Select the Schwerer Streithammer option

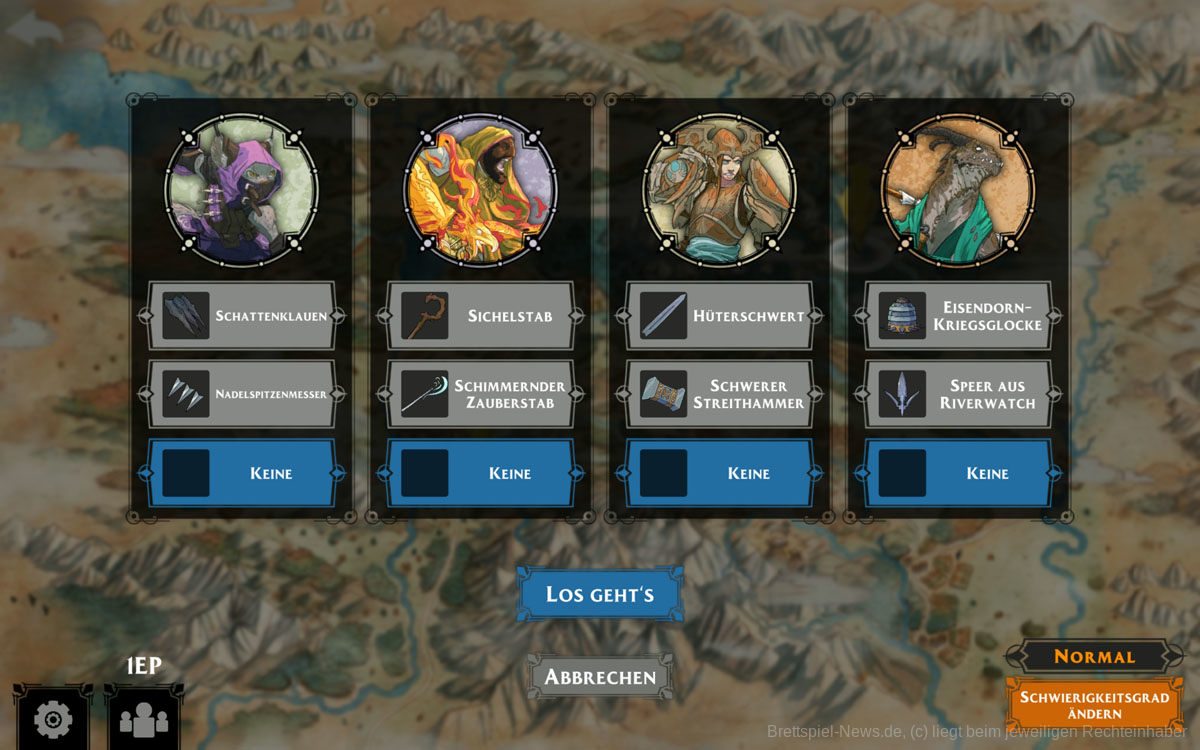tap(720, 394)
